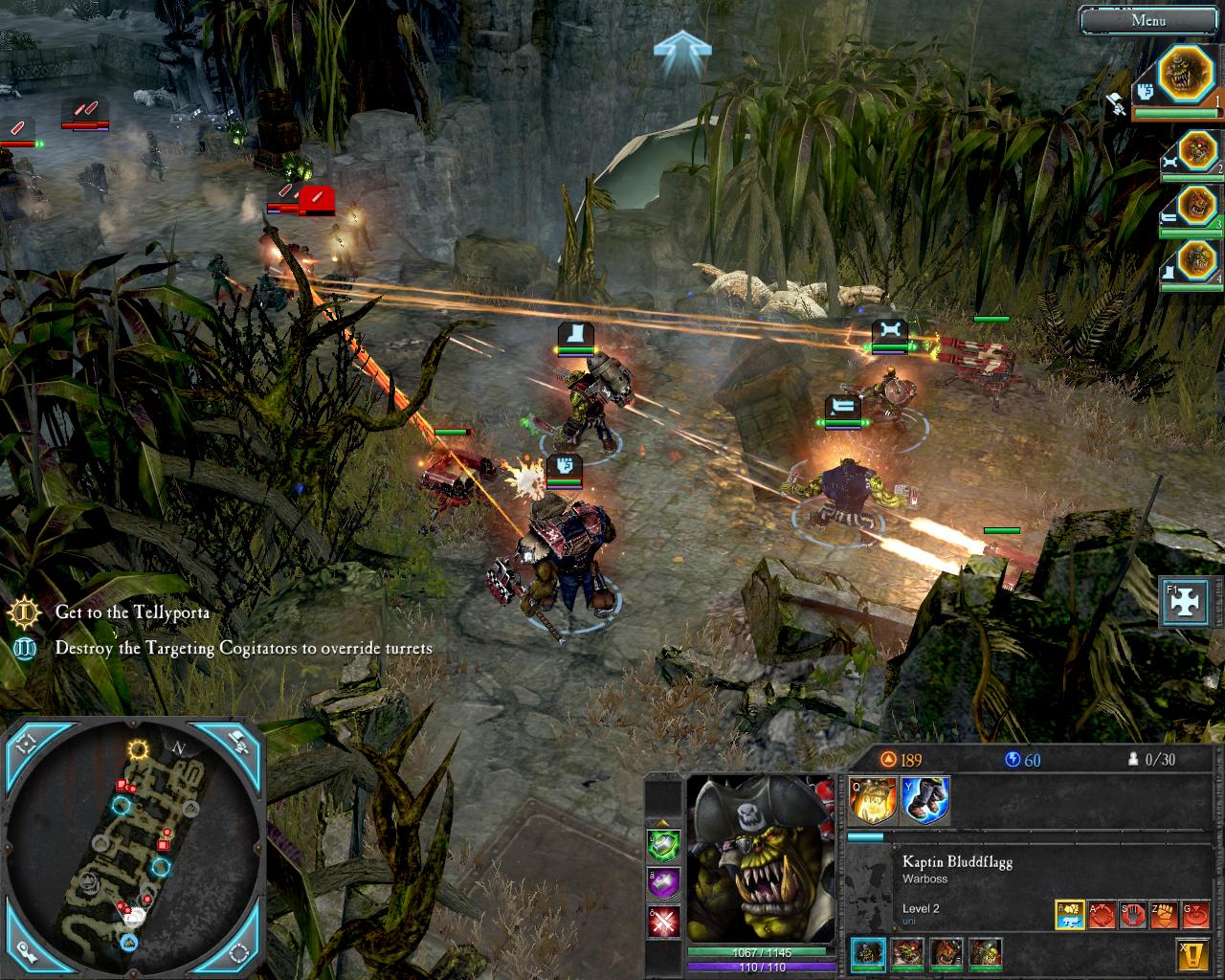Click the attack-move crosshair command
Image resolution: width=1225 pixels, height=980 pixels.
click(1102, 915)
